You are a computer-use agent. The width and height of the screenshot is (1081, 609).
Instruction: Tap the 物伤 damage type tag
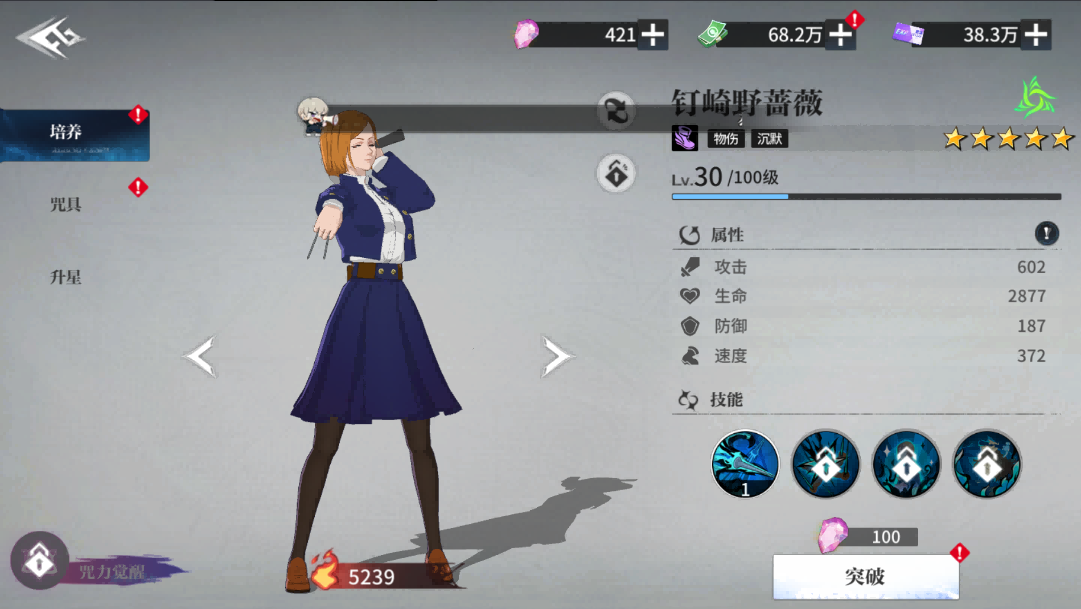[x=726, y=139]
